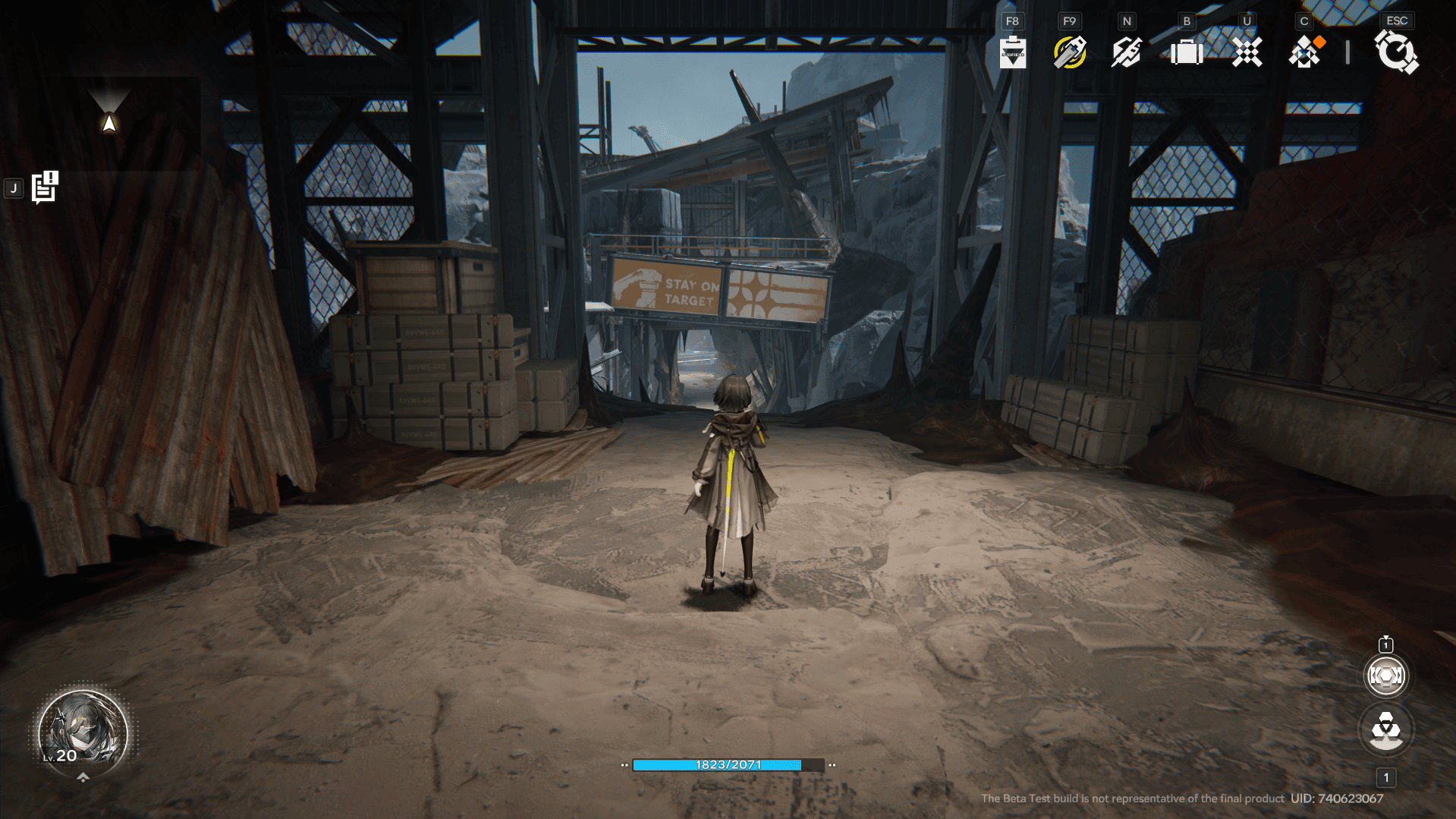Click the yellow-ringed tool icon
The height and width of the screenshot is (819, 1456).
point(1070,52)
